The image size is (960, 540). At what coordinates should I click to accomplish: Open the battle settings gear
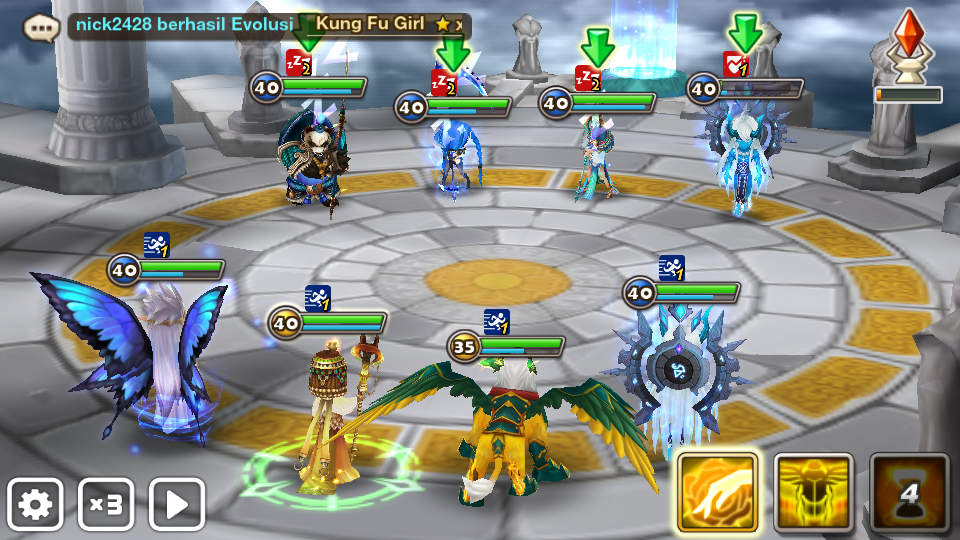click(x=35, y=504)
